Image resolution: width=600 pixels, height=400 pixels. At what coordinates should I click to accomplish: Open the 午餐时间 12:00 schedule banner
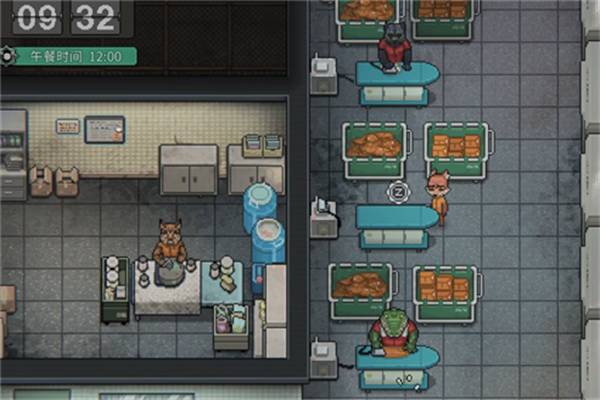[70, 56]
